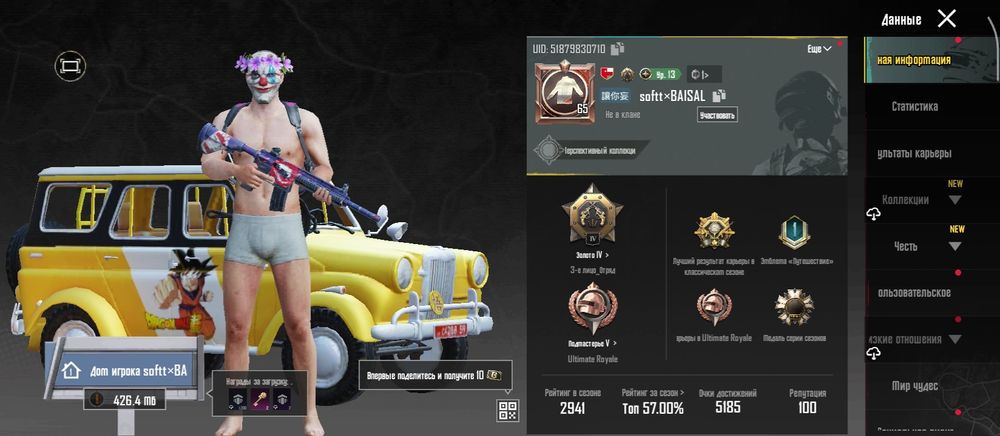This screenshot has height=436, width=1000.
Task: Open the Медаль серии сезонов medal
Action: tap(795, 310)
